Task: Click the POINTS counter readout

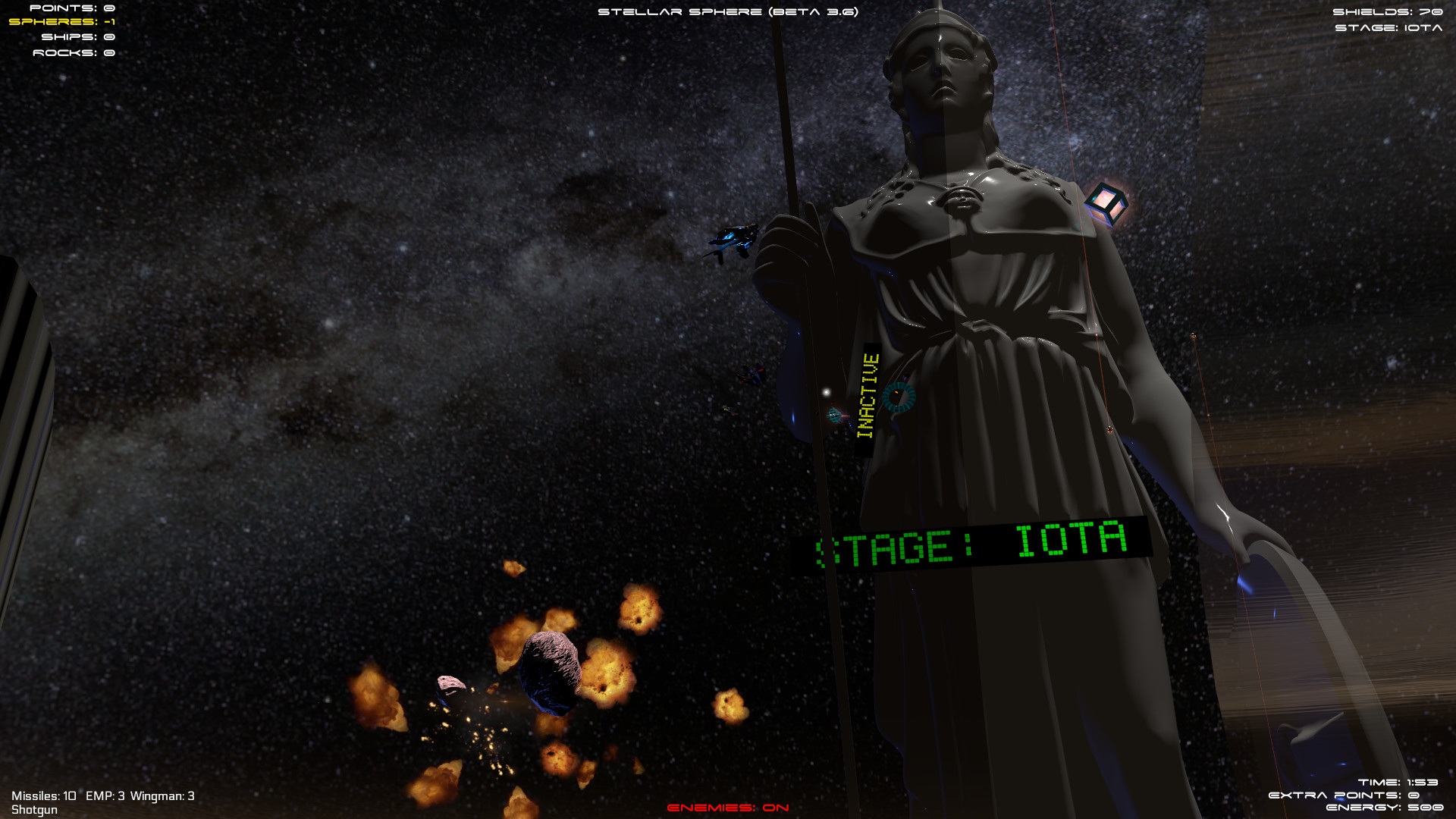Action: point(72,9)
